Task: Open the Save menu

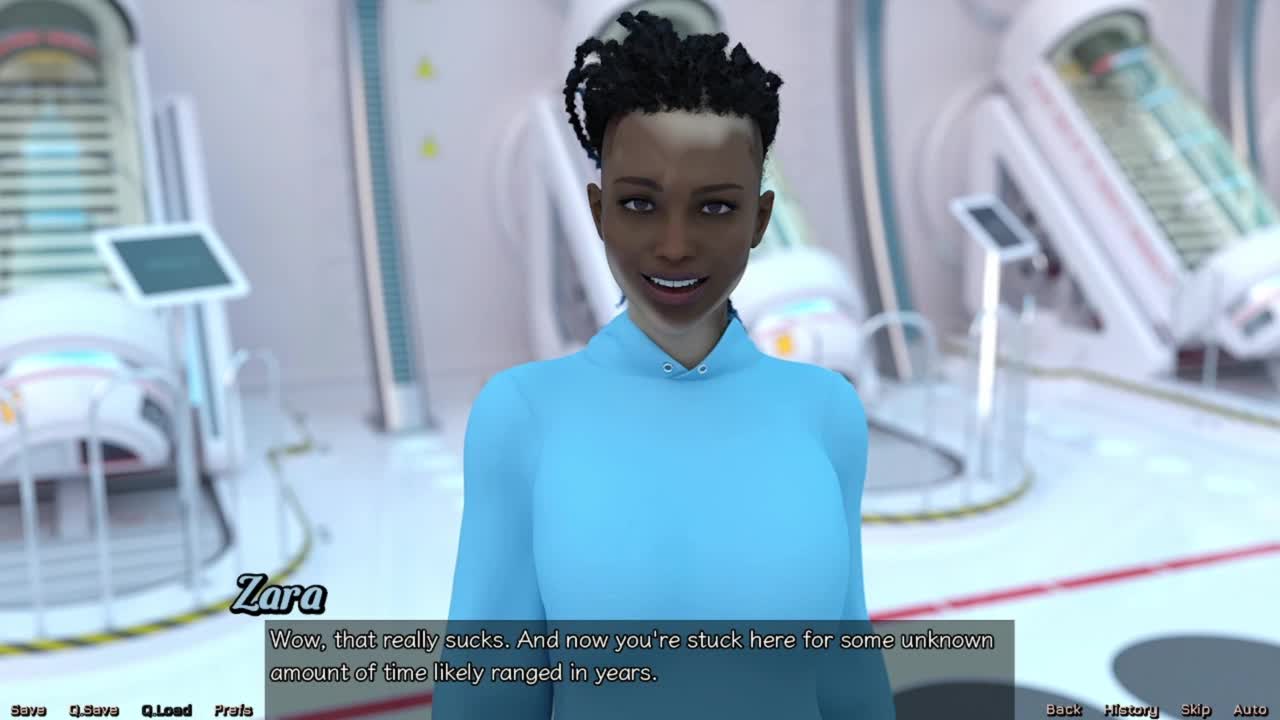Action: [x=28, y=710]
